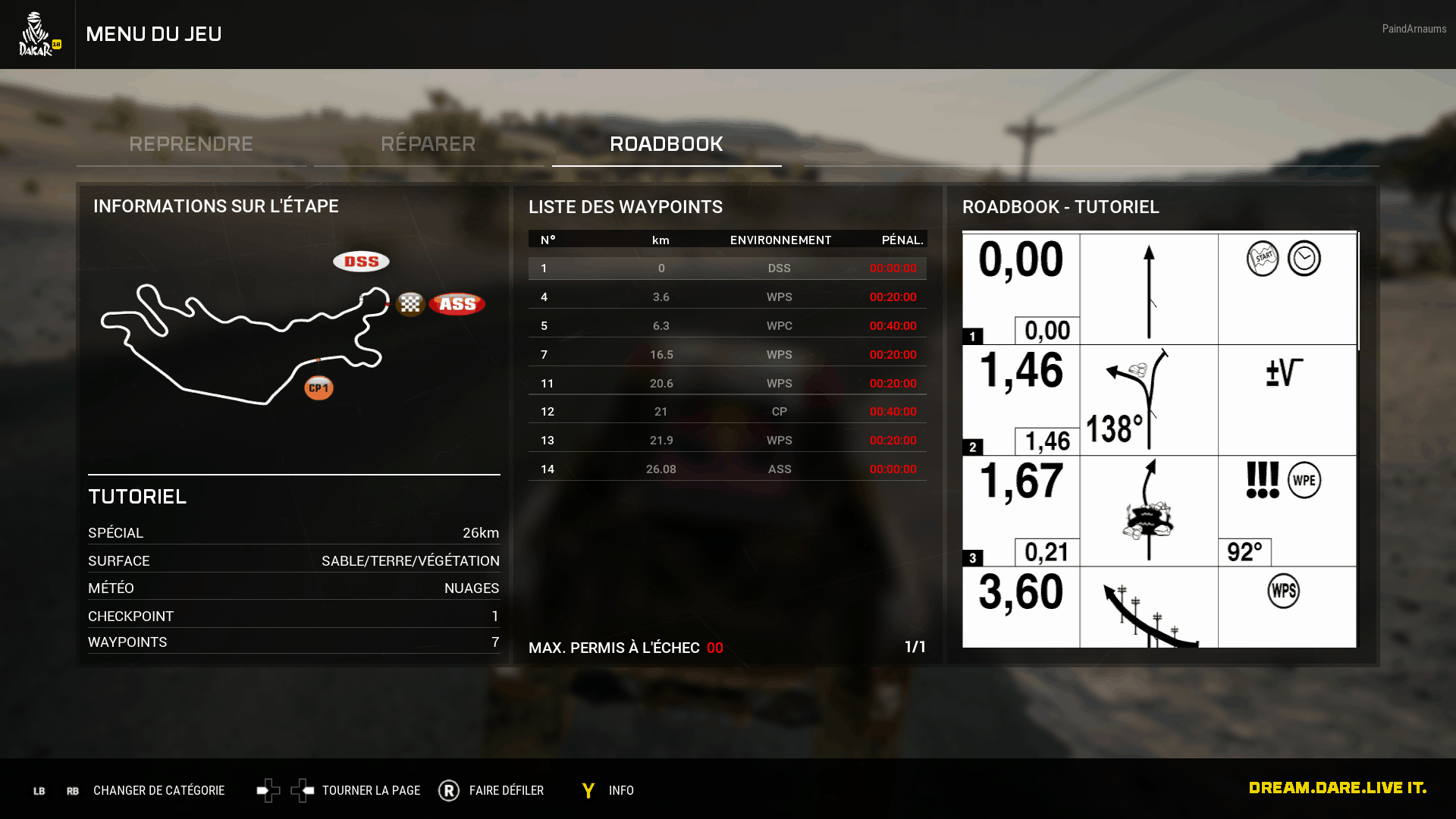Viewport: 1456px width, 819px height.
Task: Click the roadbook scrollbar handle
Action: coord(1359,291)
